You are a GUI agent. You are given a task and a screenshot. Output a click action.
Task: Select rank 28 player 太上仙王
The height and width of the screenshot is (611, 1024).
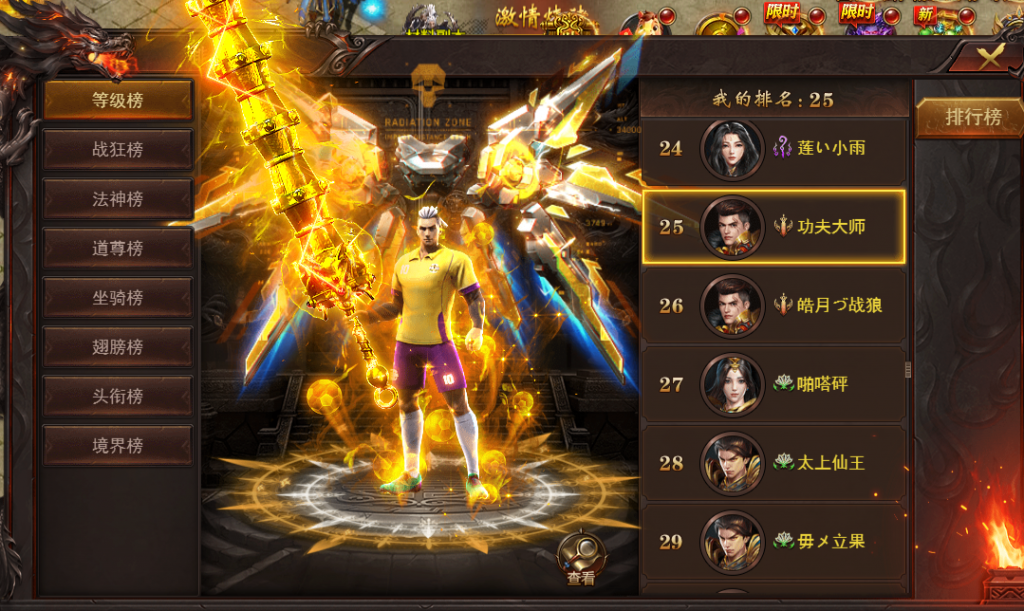tap(773, 463)
